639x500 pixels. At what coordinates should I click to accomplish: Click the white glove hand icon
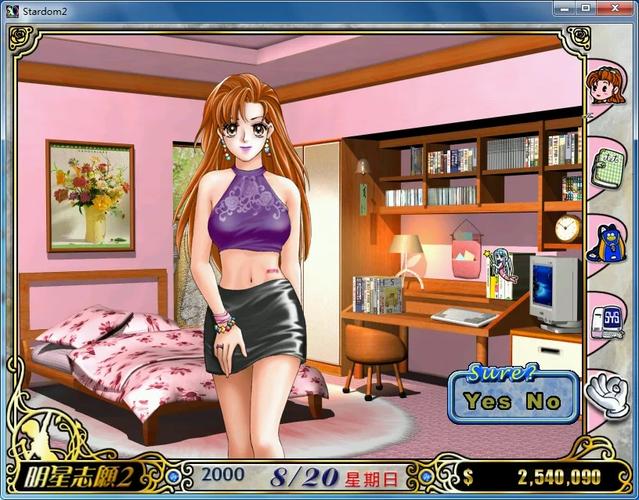(606, 395)
